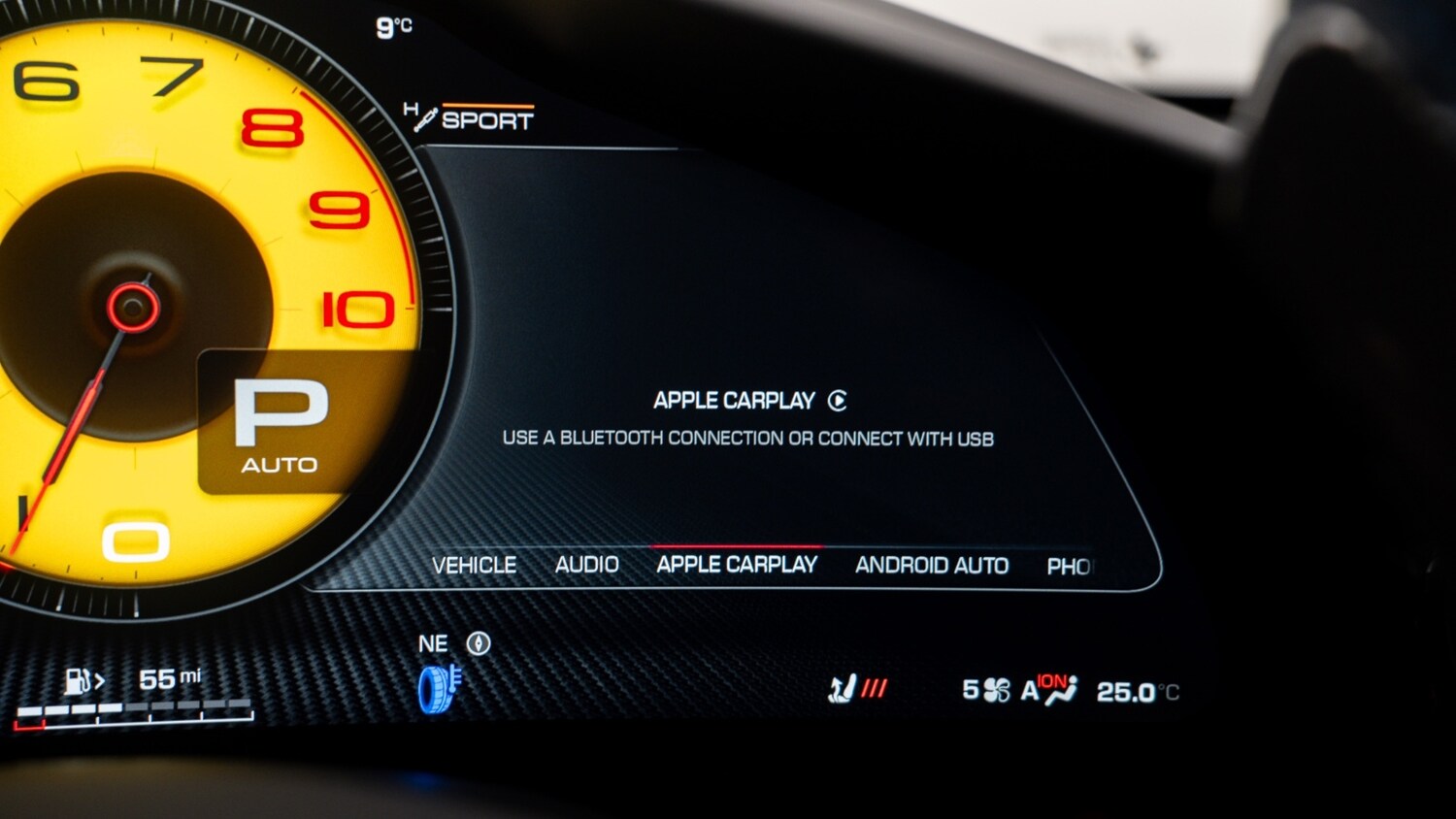Screen dimensions: 1456x819
Task: Switch to the VEHICLE tab
Action: tap(477, 565)
